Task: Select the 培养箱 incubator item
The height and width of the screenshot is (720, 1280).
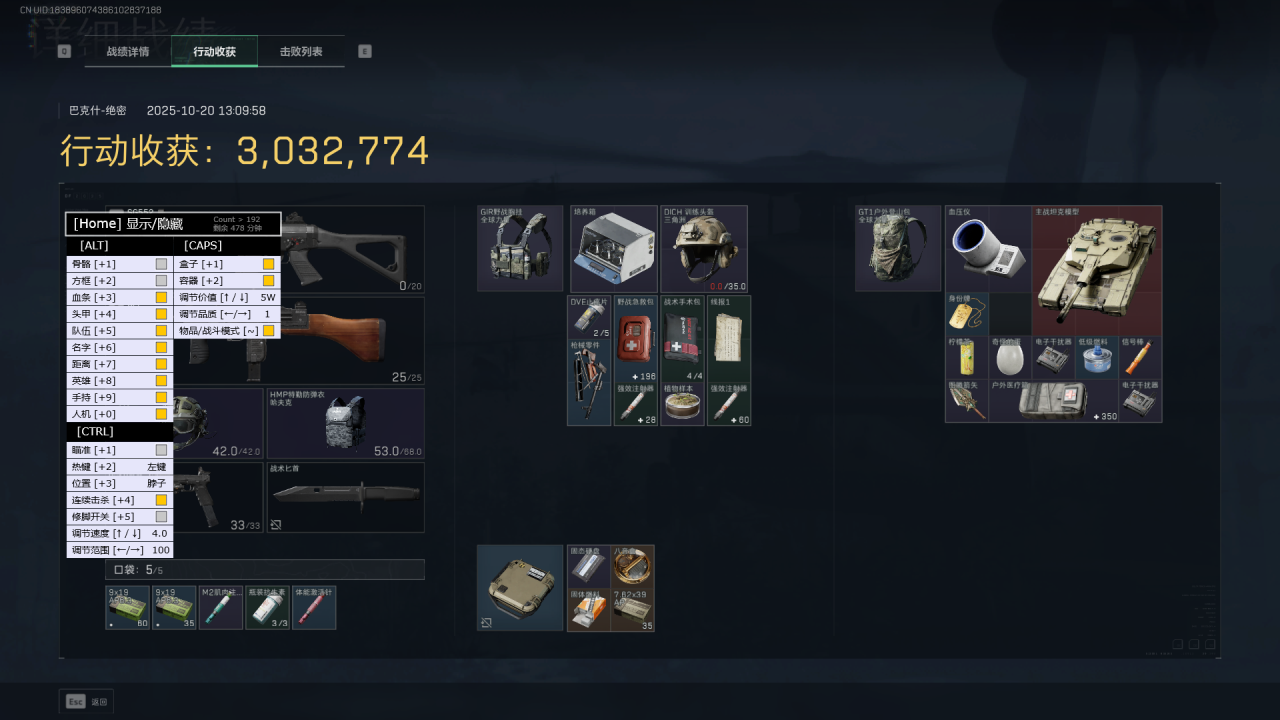Action: 614,249
